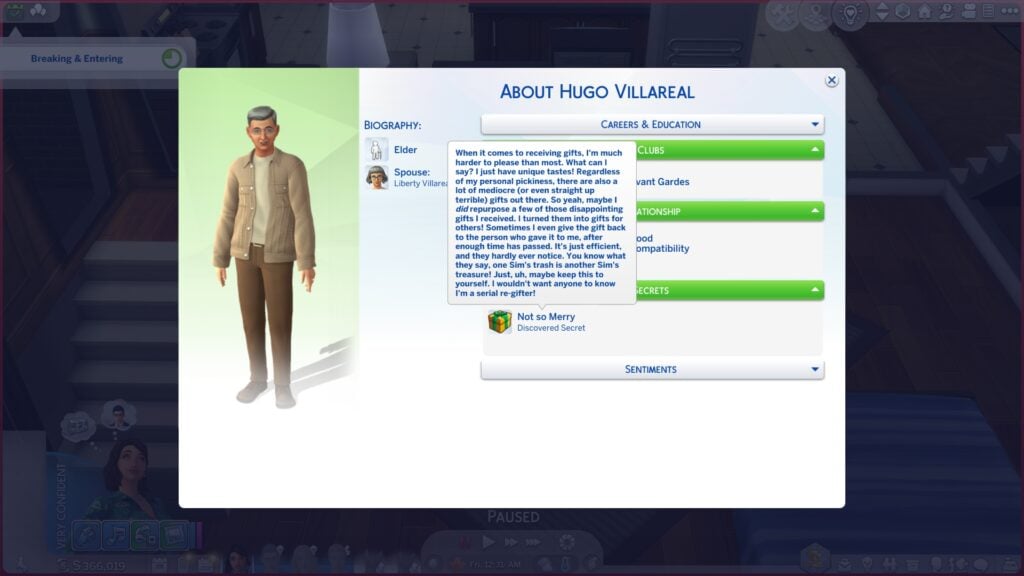Click the Elder life stage icon
Screen dimensions: 1024x576
pyautogui.click(x=377, y=150)
